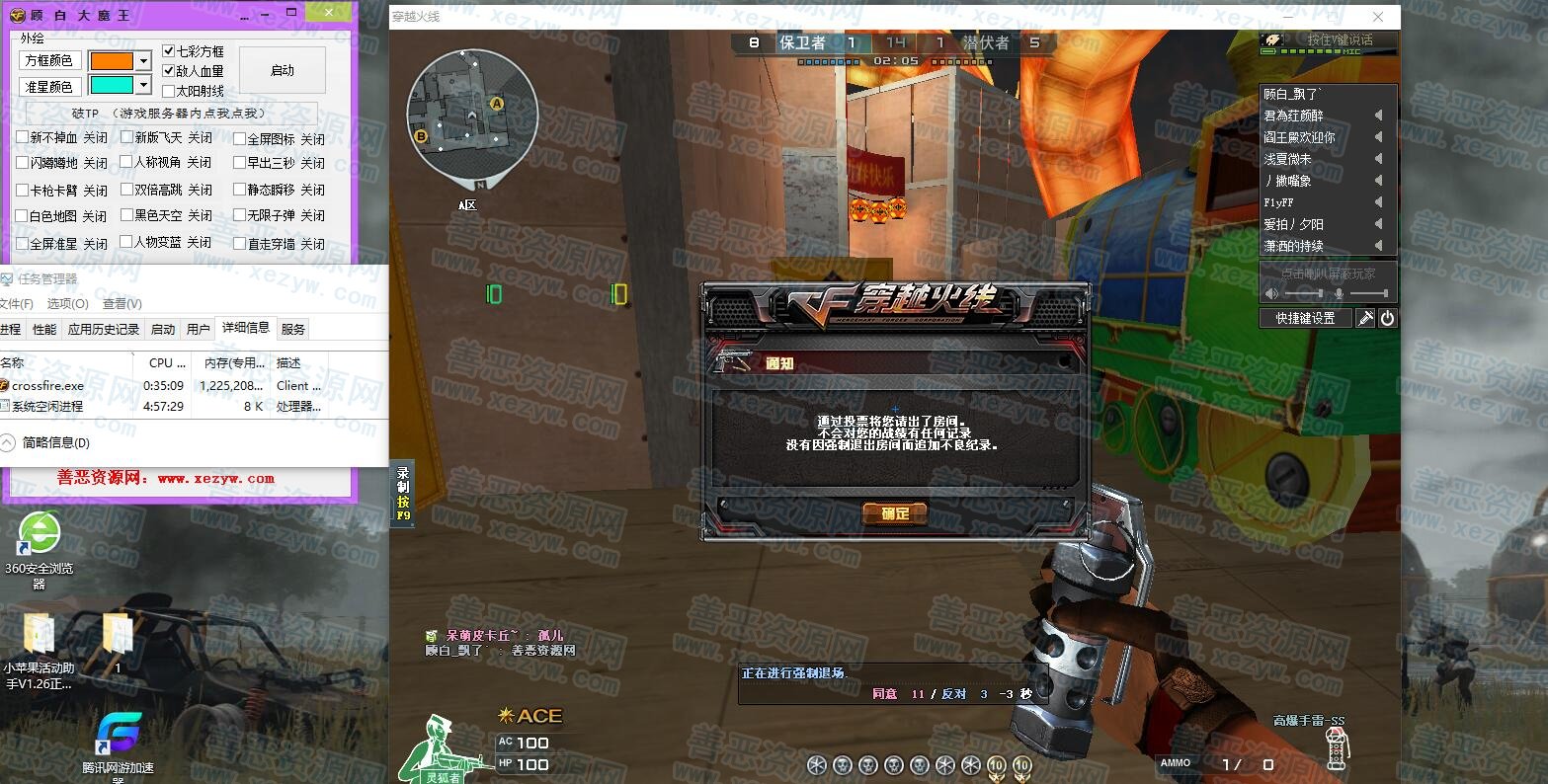This screenshot has width=1548, height=784.
Task: Open the 快捷键设置 hotkey settings
Action: coord(1305,318)
